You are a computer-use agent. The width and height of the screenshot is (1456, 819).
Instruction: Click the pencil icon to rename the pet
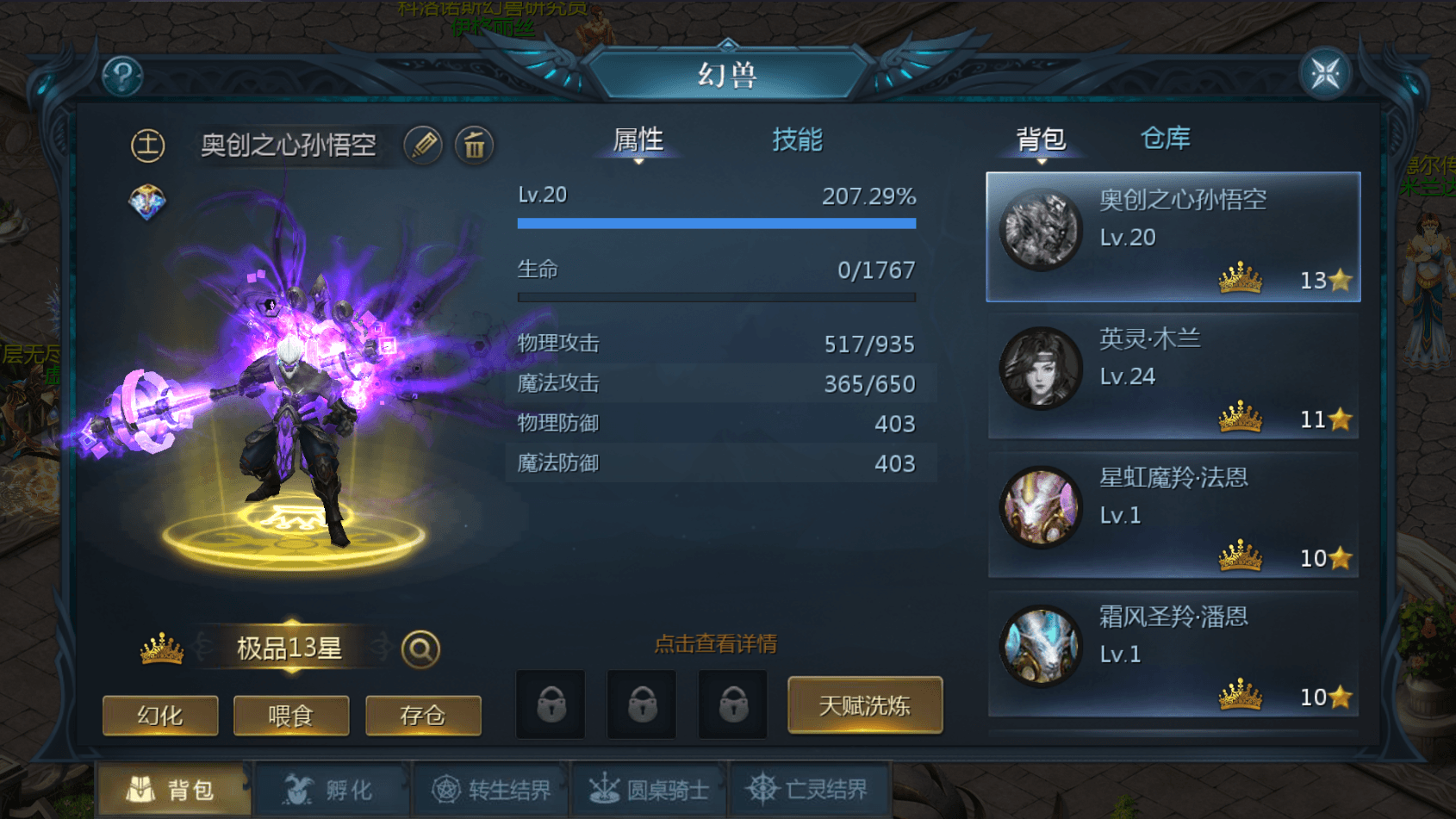click(x=421, y=146)
